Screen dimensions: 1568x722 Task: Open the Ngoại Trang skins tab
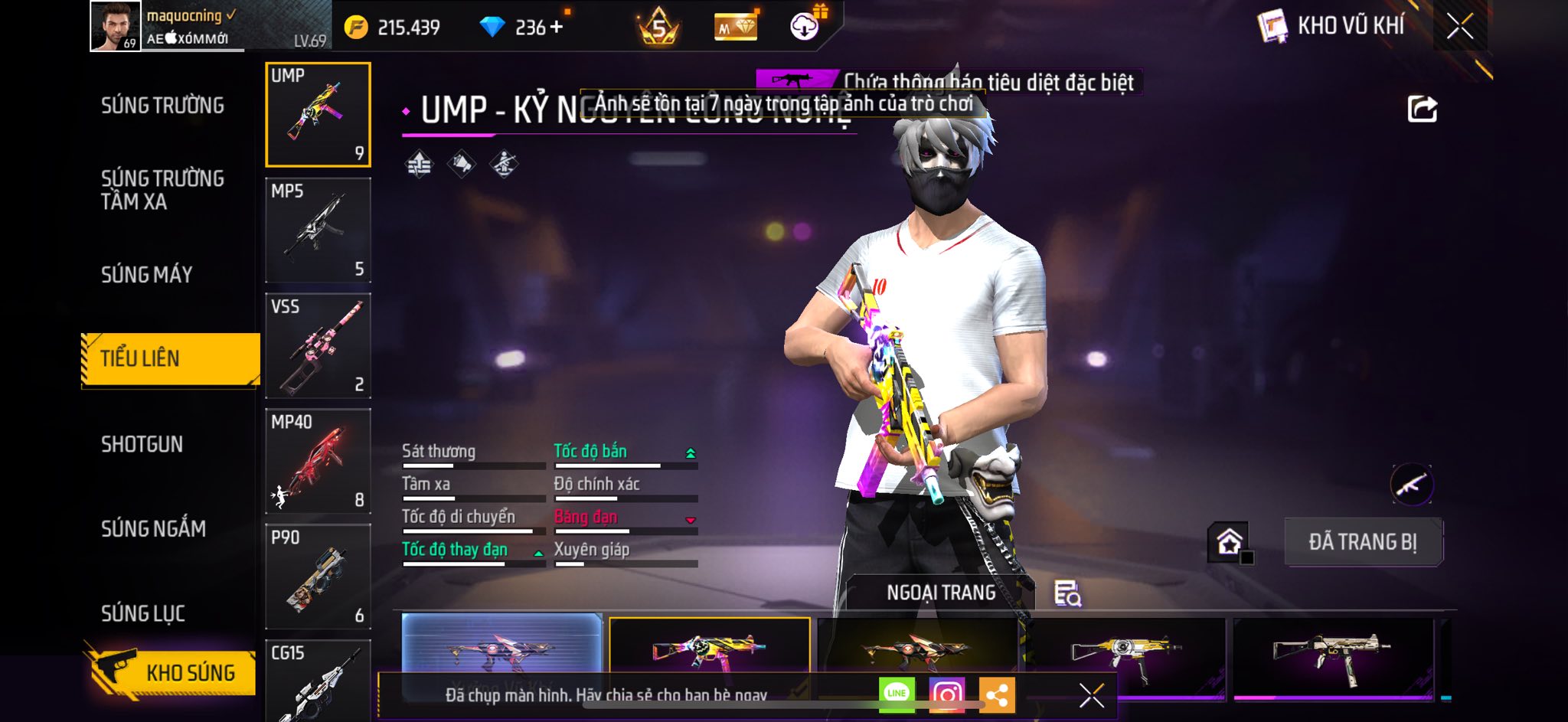941,593
